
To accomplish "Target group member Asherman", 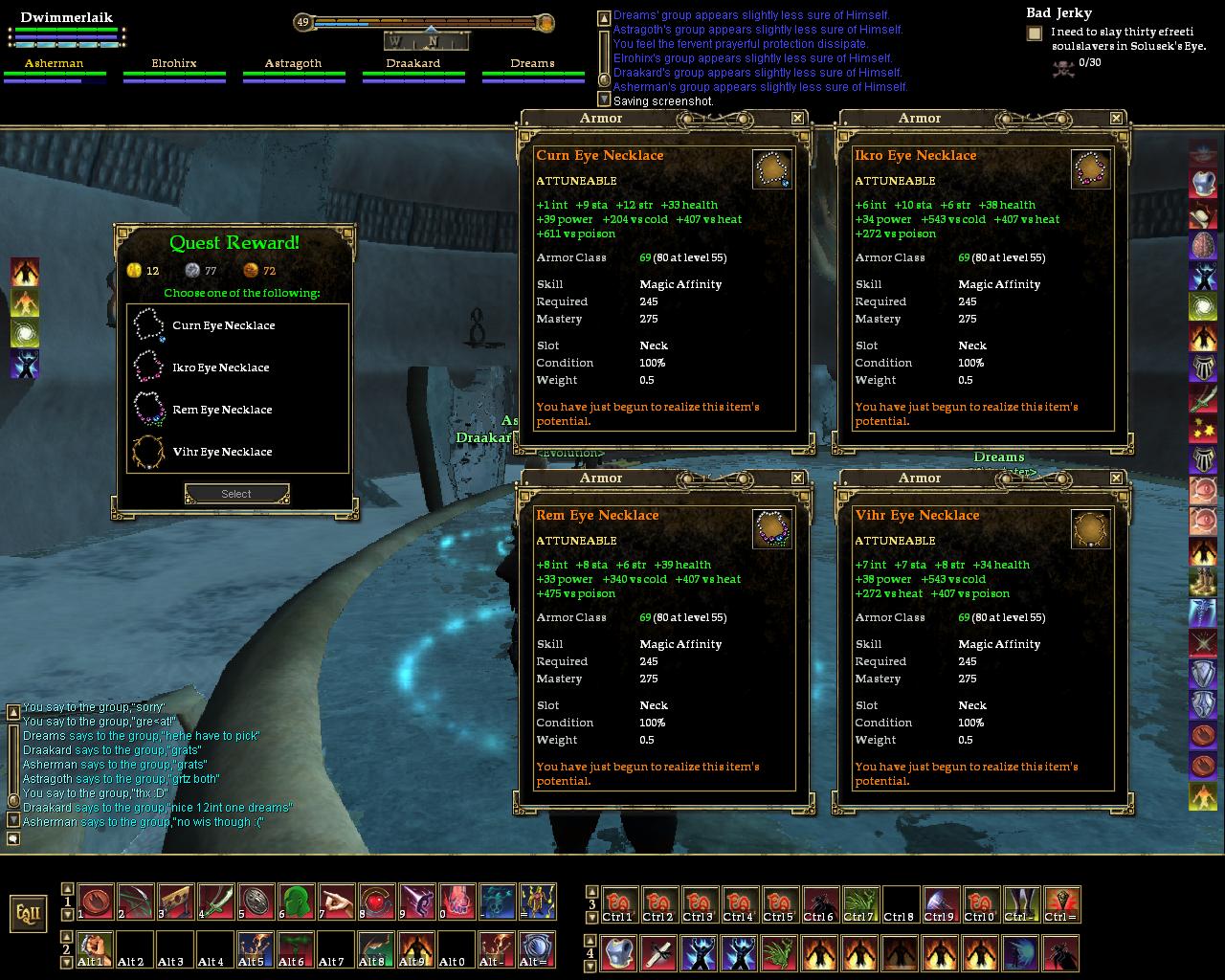I will (x=54, y=64).
